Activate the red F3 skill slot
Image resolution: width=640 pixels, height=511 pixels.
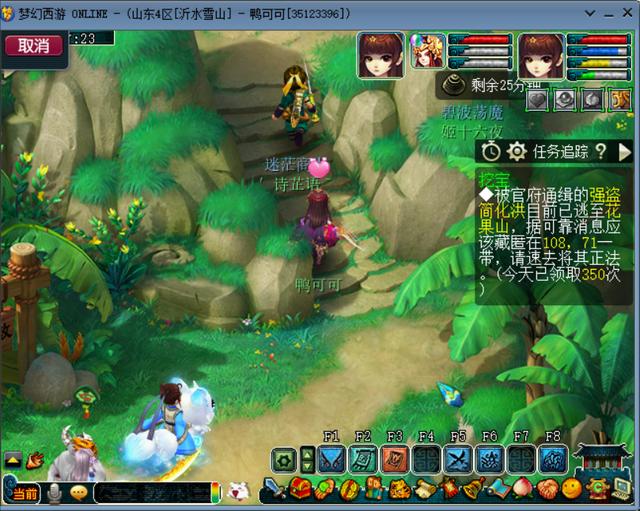(395, 458)
